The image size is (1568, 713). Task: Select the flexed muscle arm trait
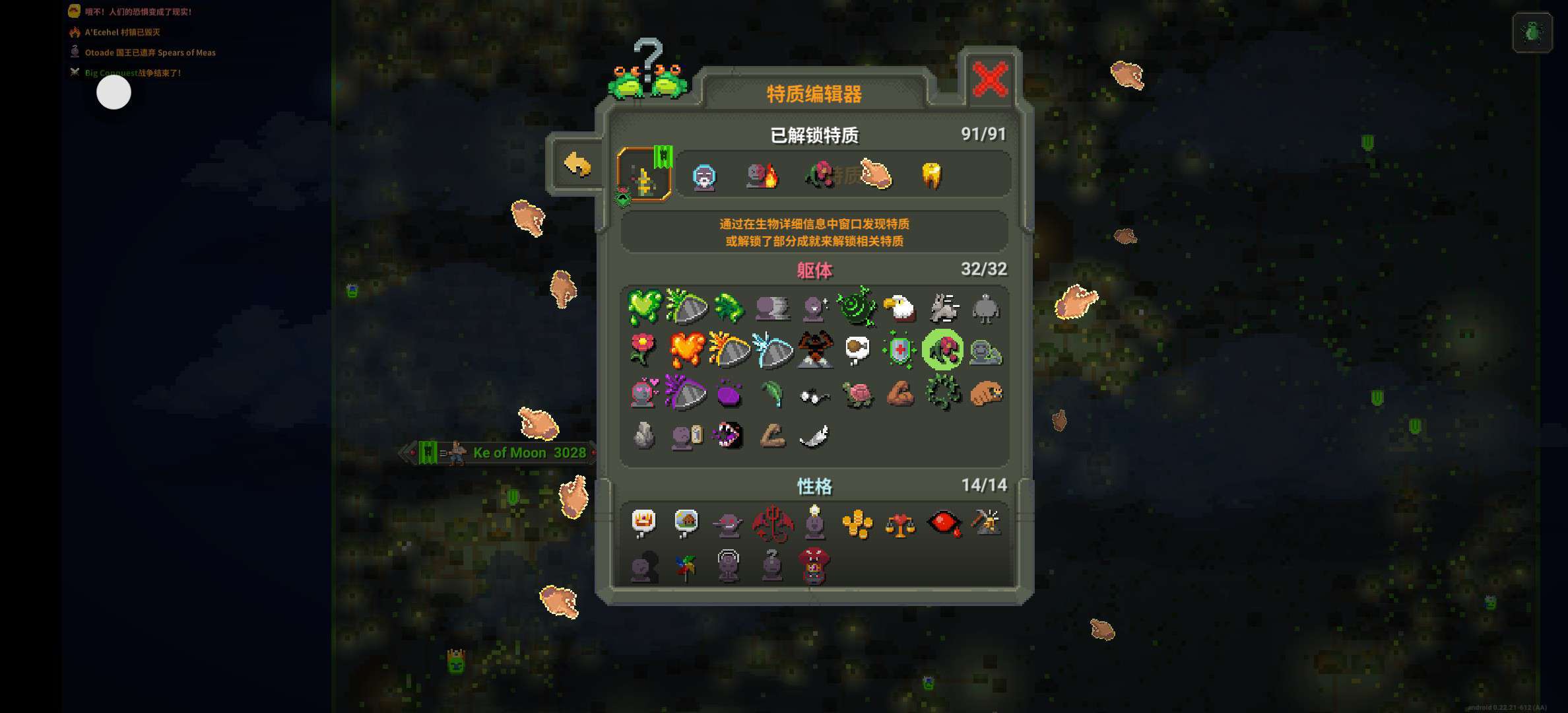coord(899,394)
